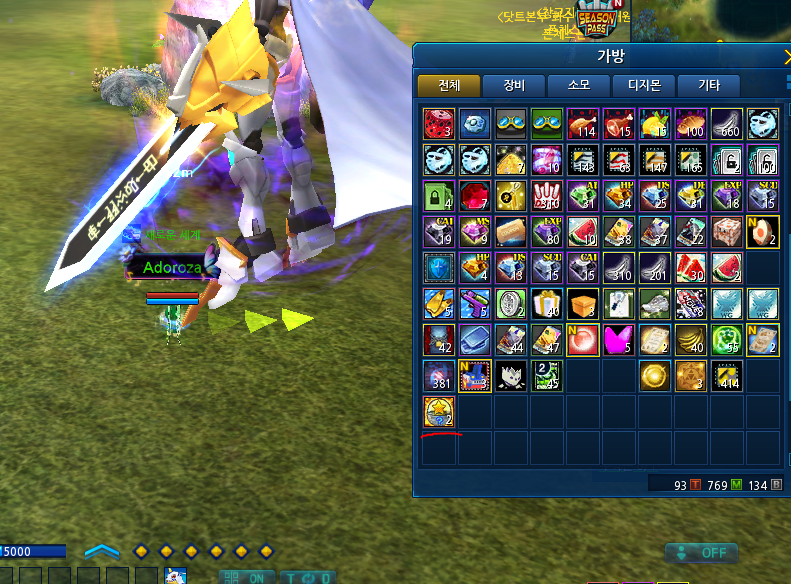Screen dimensions: 791x584
Task: Show the 디지몬 tab items
Action: click(x=643, y=86)
